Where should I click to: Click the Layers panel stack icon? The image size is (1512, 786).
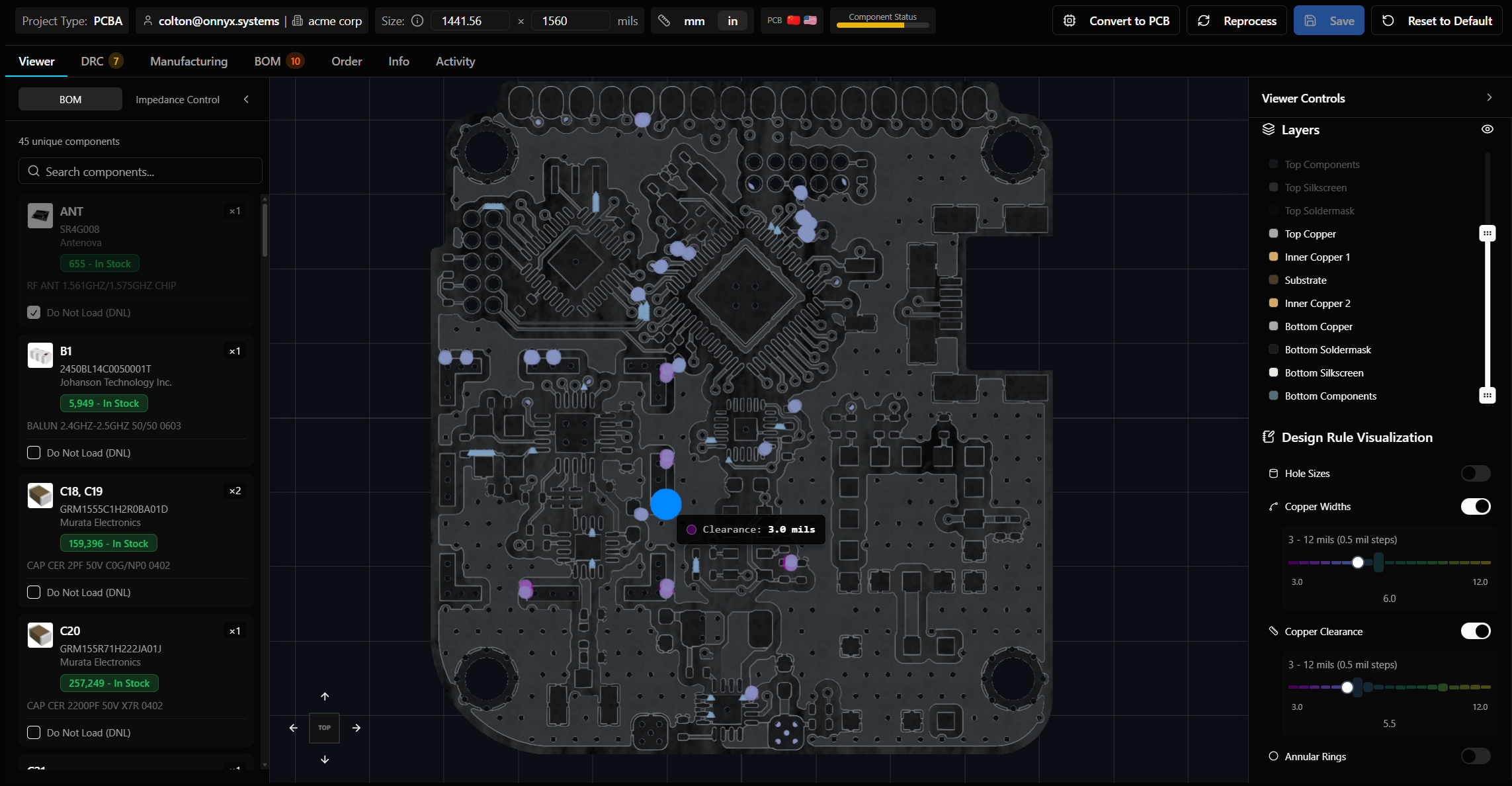tap(1269, 129)
